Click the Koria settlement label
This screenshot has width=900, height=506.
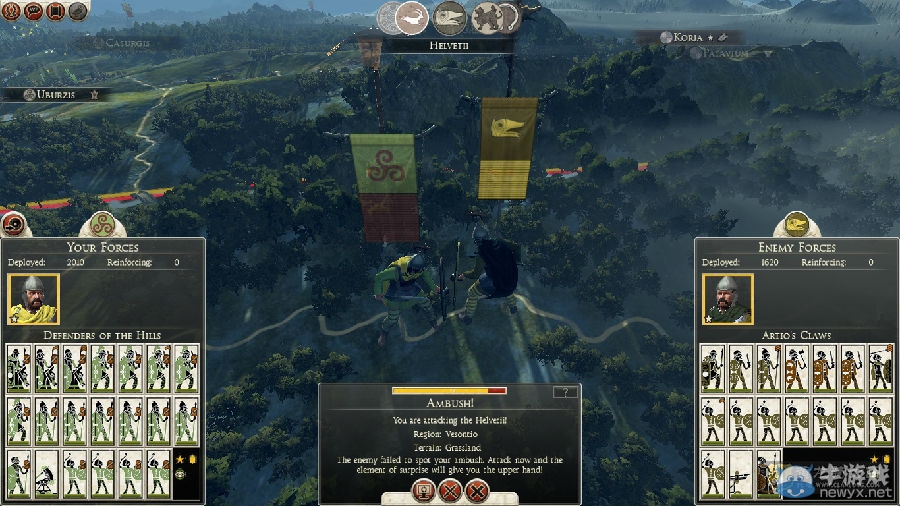(x=689, y=37)
